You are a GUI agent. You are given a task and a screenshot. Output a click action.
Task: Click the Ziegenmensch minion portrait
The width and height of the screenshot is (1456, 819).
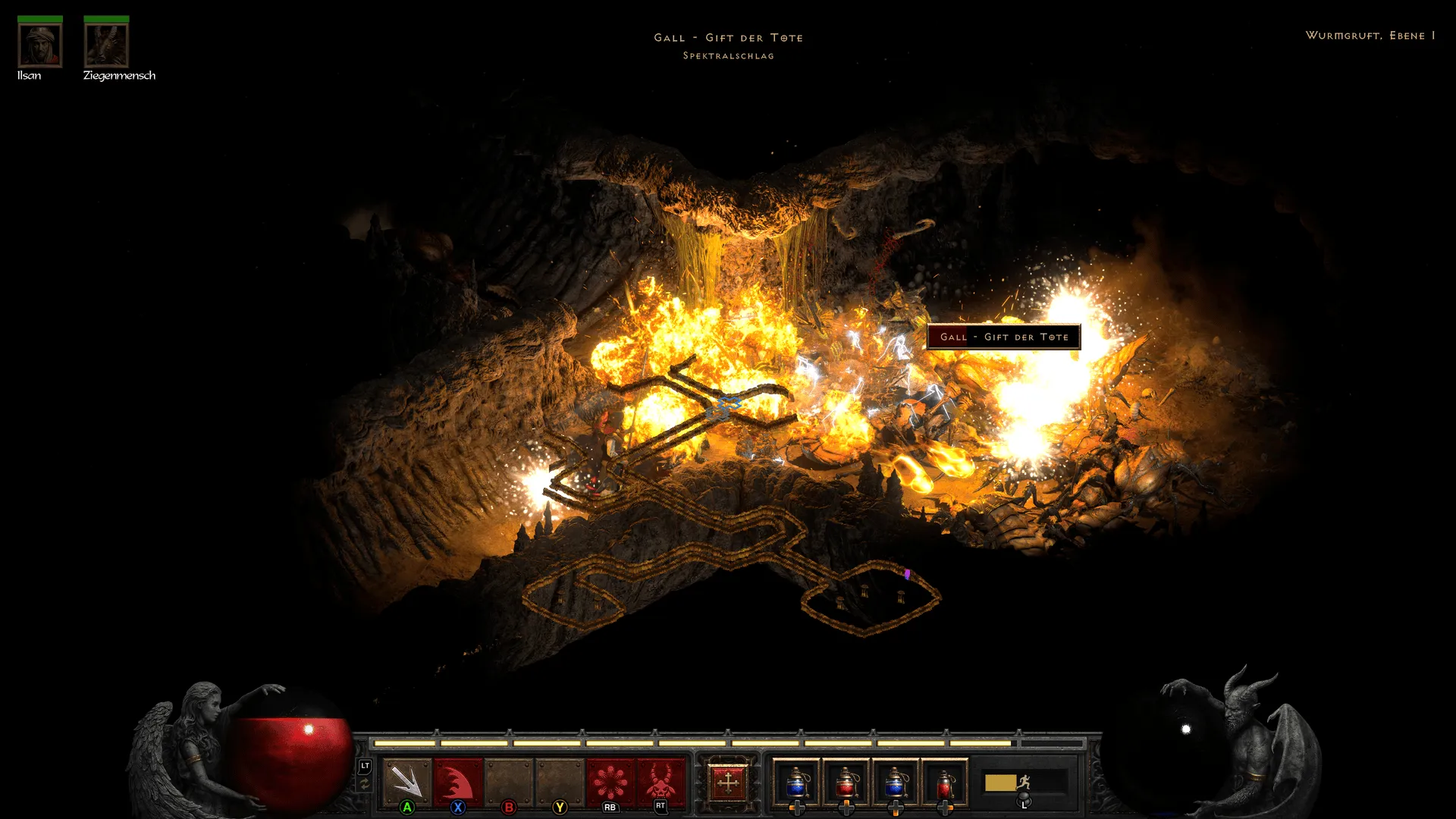[x=106, y=45]
